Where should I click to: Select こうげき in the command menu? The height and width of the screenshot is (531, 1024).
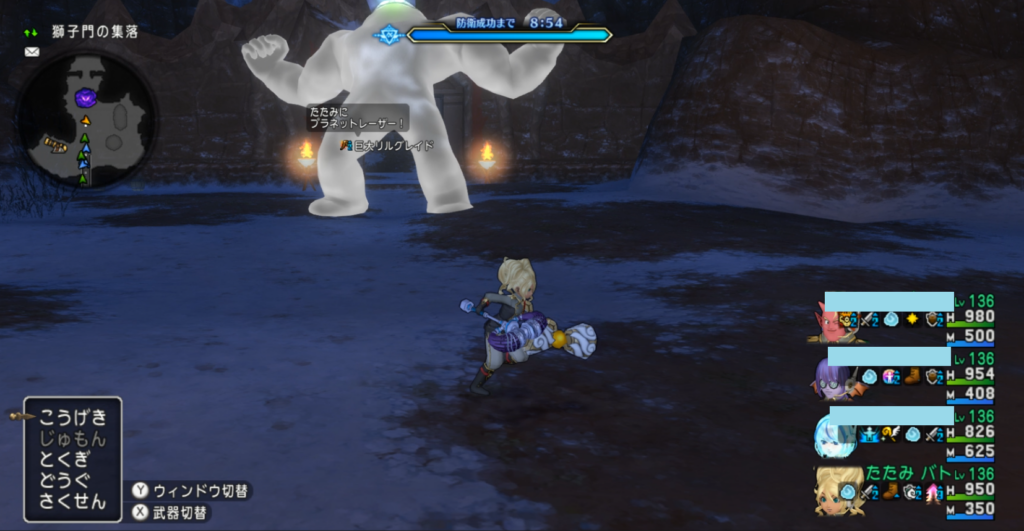click(x=72, y=418)
